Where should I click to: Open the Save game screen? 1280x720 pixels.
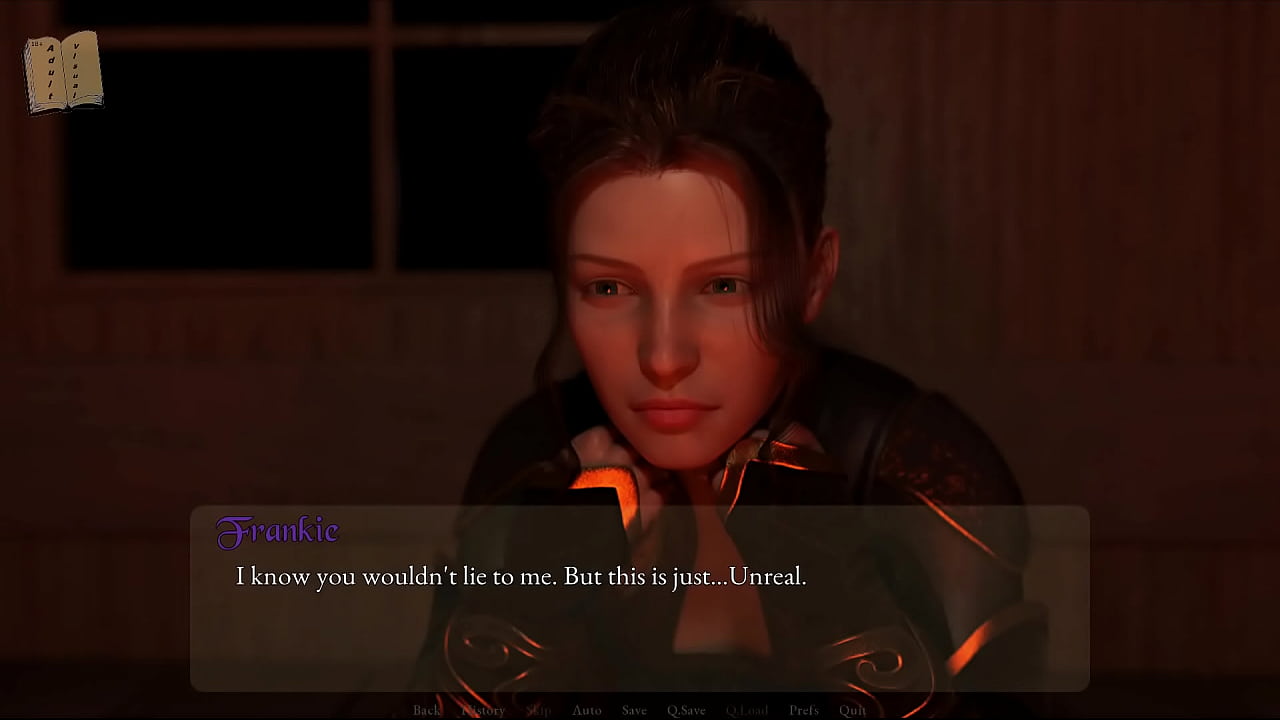(x=634, y=710)
